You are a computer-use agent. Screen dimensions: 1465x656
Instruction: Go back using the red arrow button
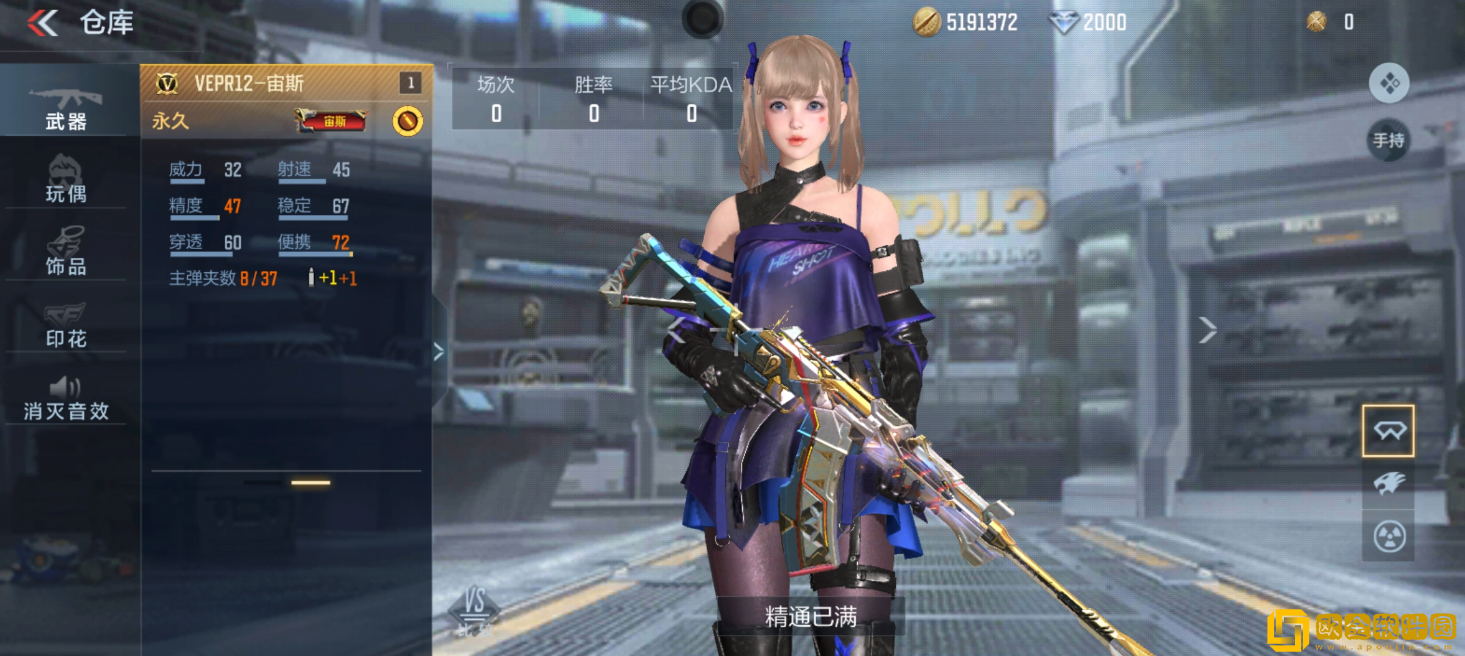42,22
